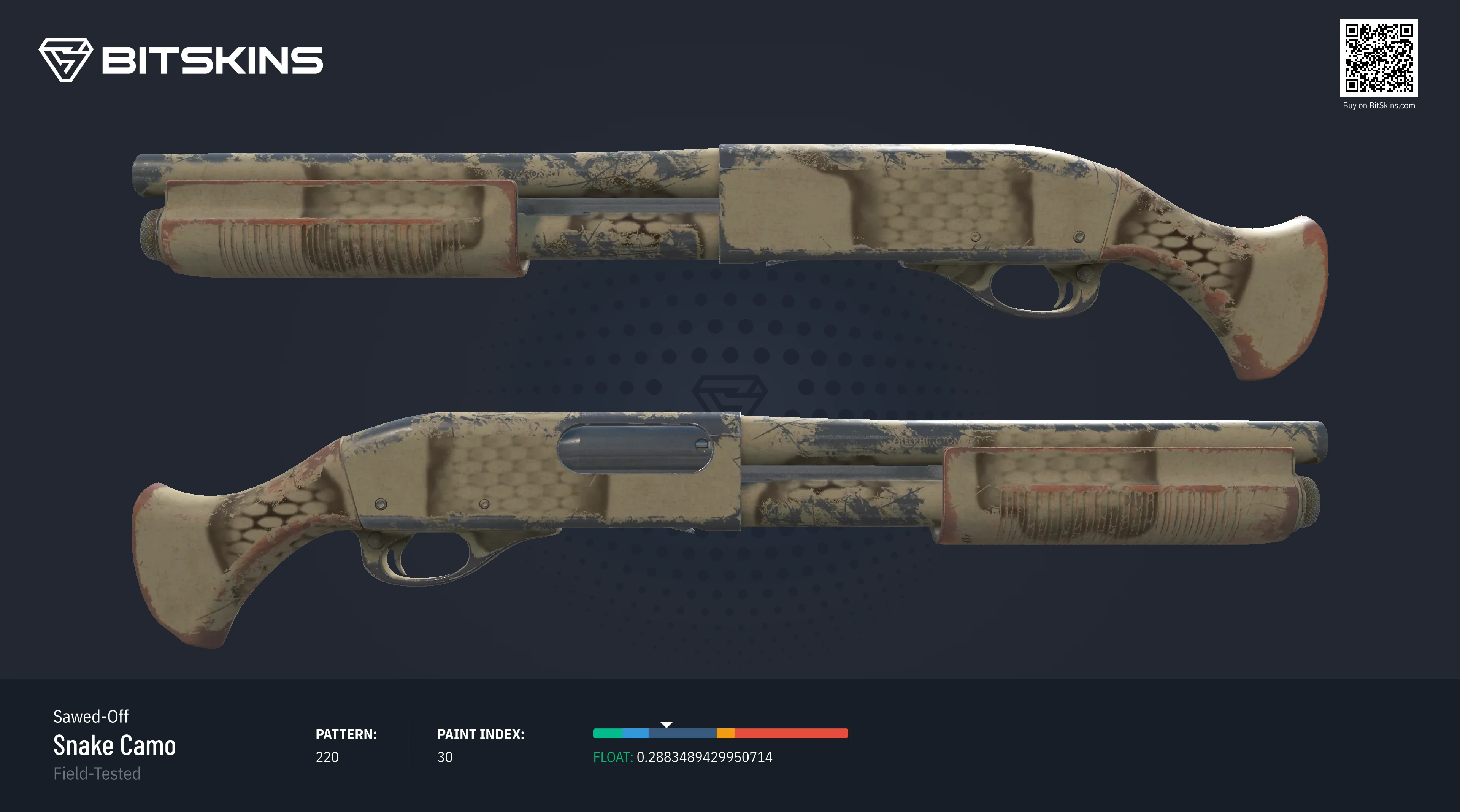Follow the Buy on BitSkins.com link
The width and height of the screenshot is (1460, 812).
pos(1378,105)
